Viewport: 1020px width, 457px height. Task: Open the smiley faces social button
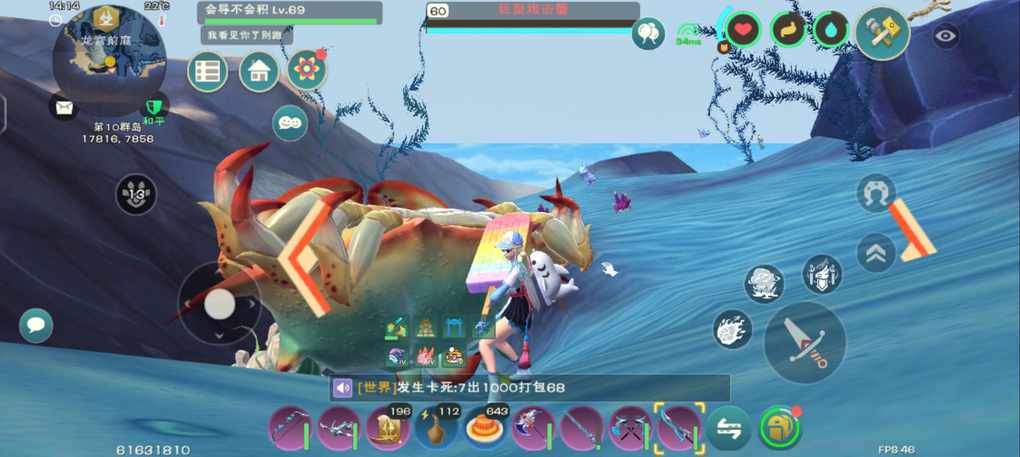pos(290,122)
